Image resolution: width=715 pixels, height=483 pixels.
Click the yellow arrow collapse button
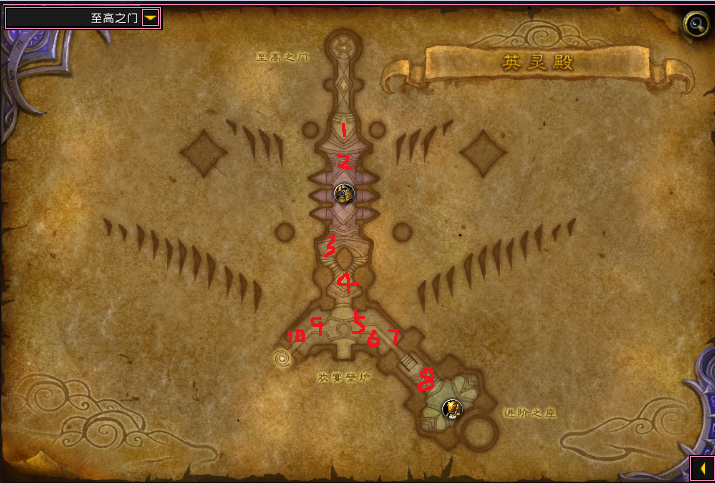click(x=702, y=468)
